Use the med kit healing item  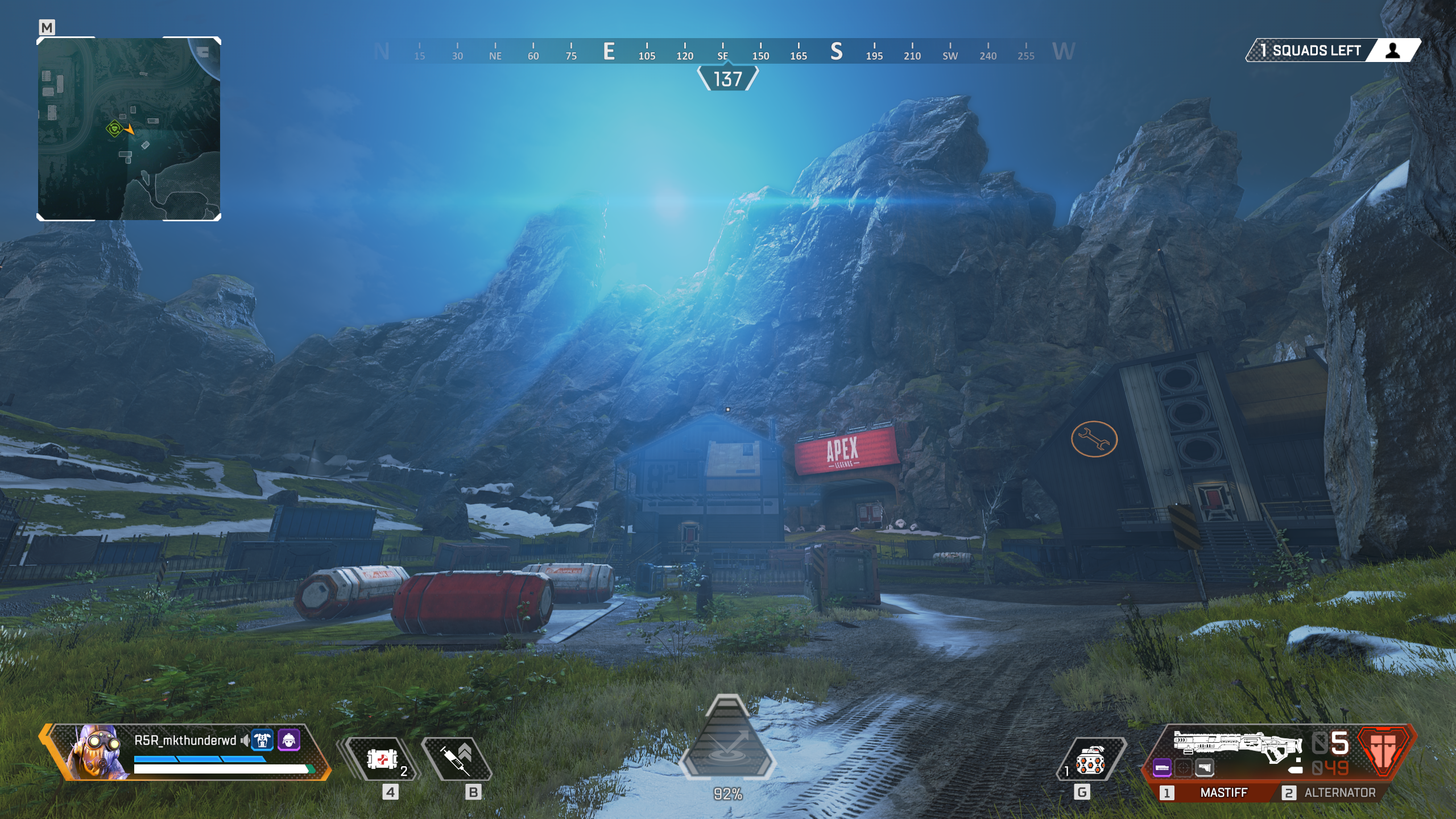(383, 759)
